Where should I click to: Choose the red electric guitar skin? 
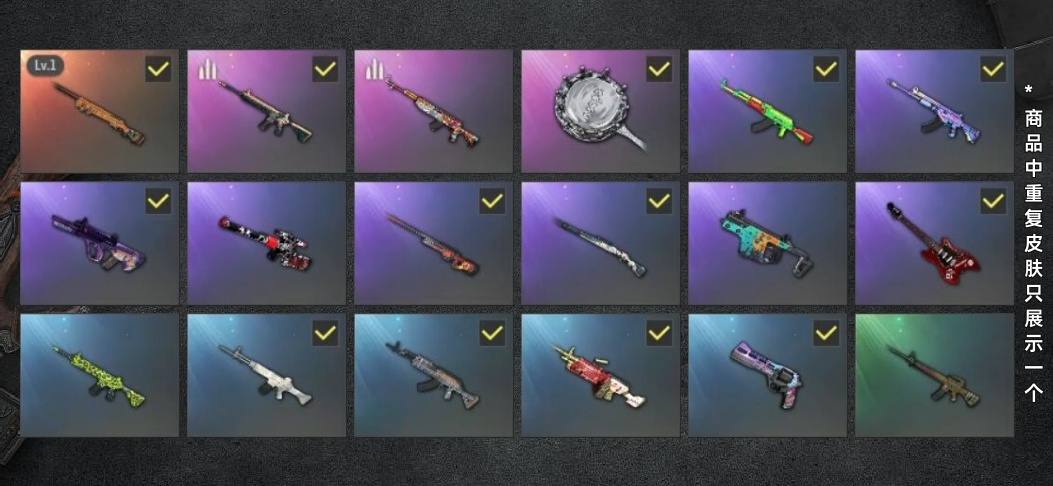pos(933,243)
